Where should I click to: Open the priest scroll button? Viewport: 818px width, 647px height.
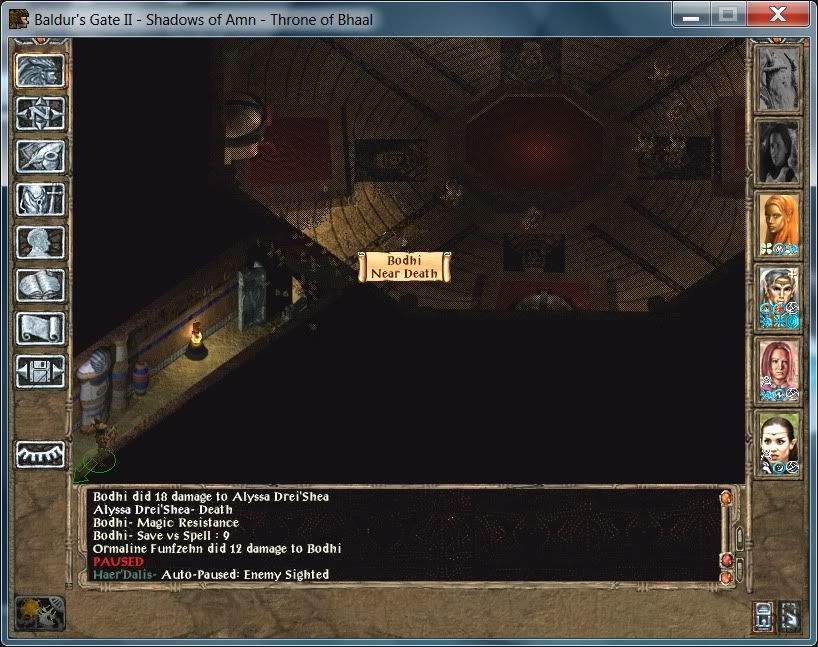(41, 328)
